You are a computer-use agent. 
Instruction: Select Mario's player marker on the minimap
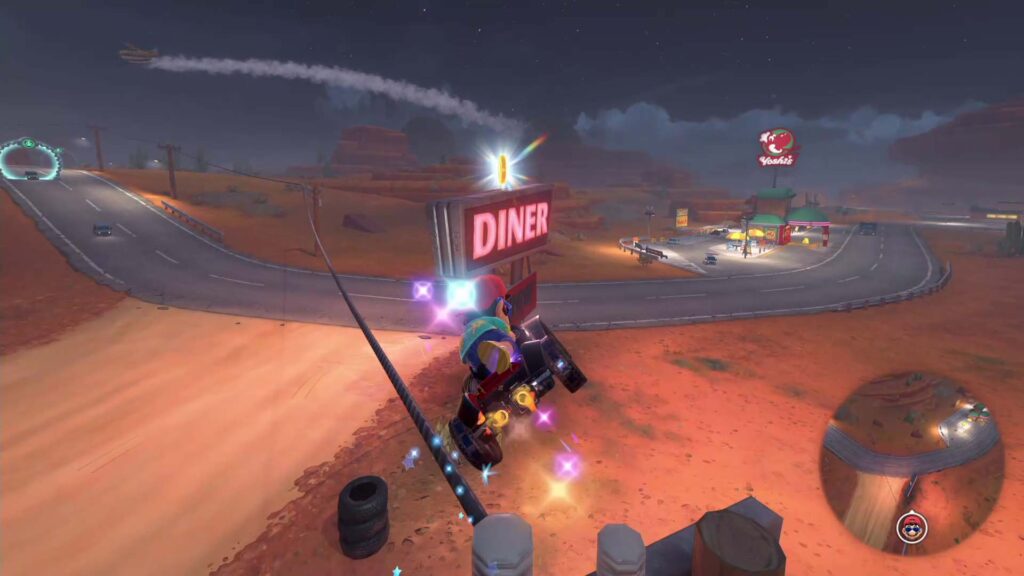911,527
